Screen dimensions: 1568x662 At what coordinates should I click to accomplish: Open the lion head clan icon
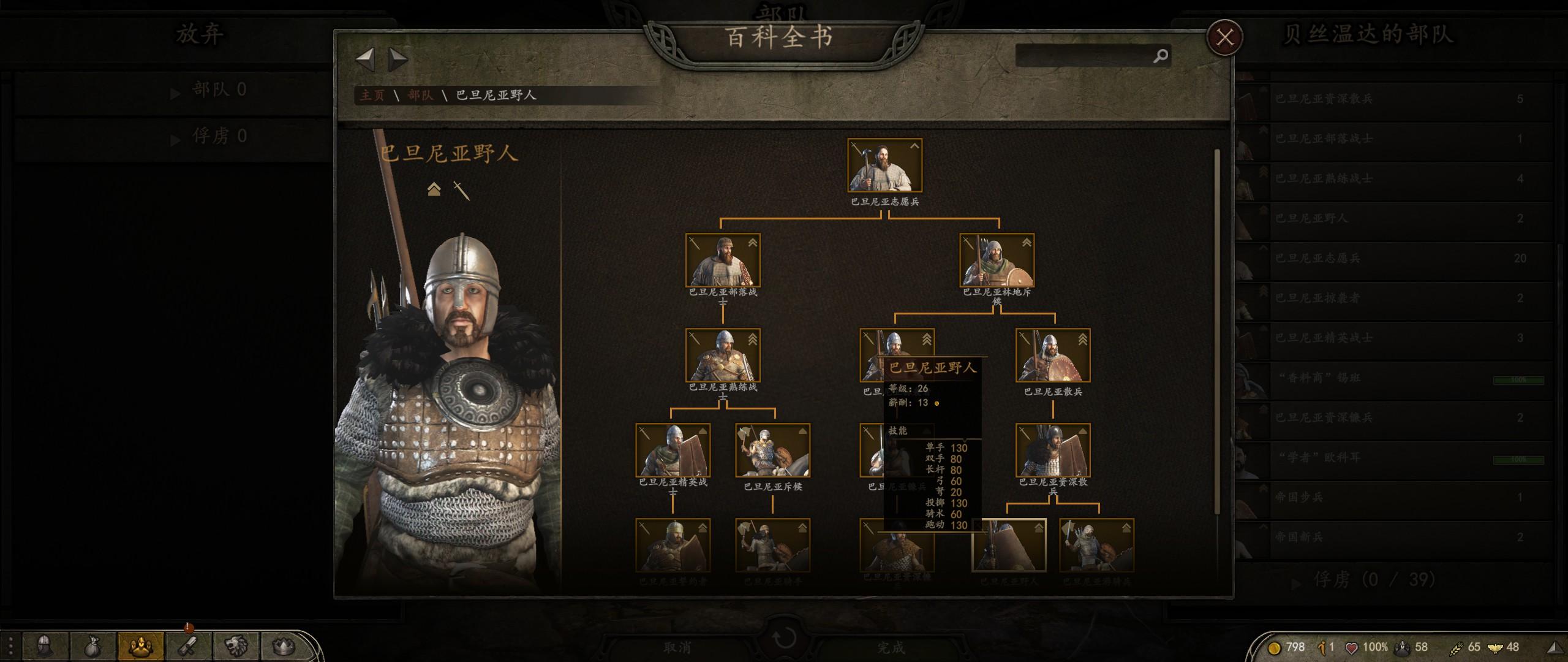236,646
